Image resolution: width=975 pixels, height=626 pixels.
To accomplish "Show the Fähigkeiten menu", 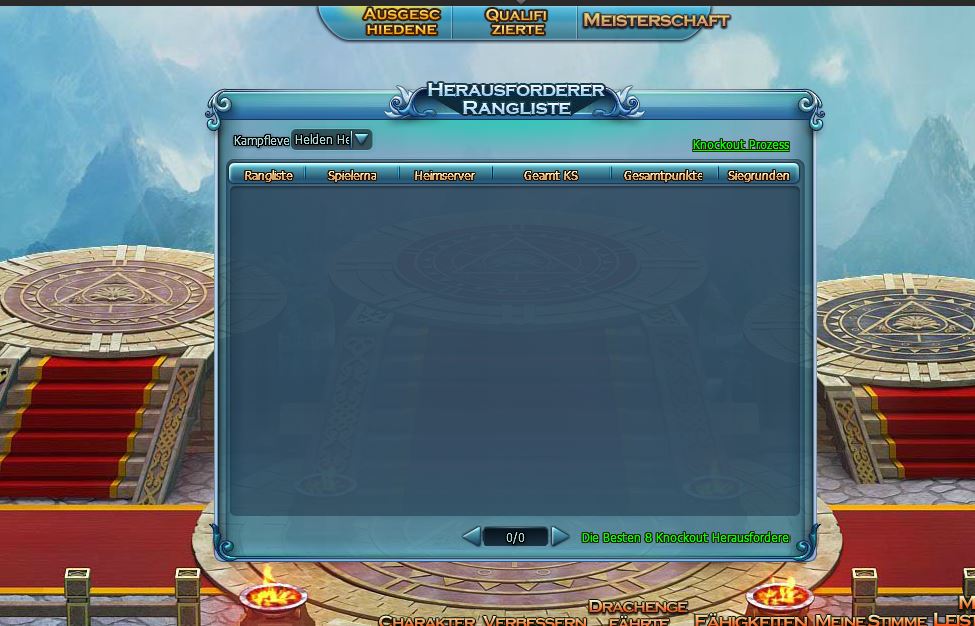I will pyautogui.click(x=751, y=620).
